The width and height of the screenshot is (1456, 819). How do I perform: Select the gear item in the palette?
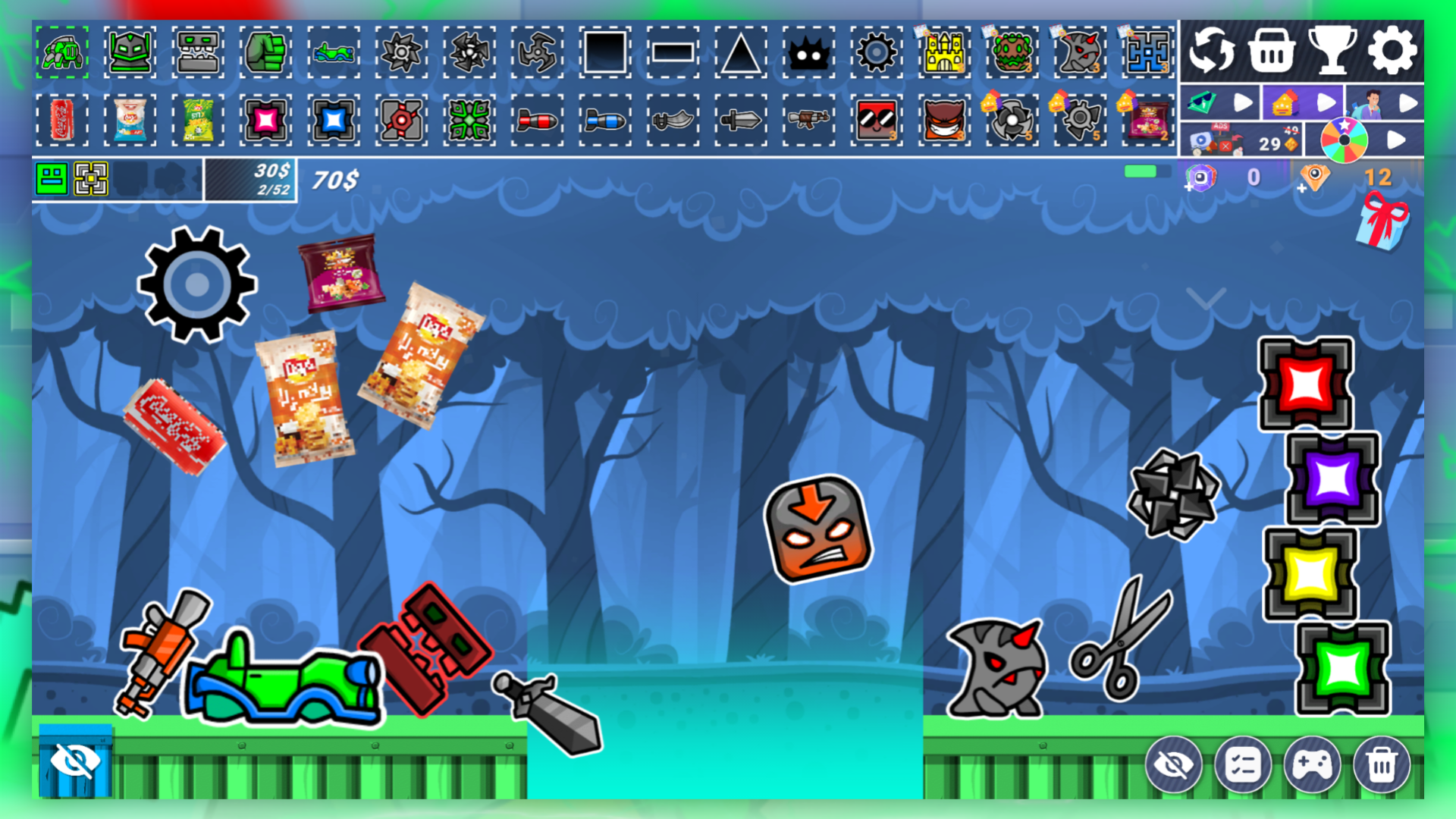[877, 53]
